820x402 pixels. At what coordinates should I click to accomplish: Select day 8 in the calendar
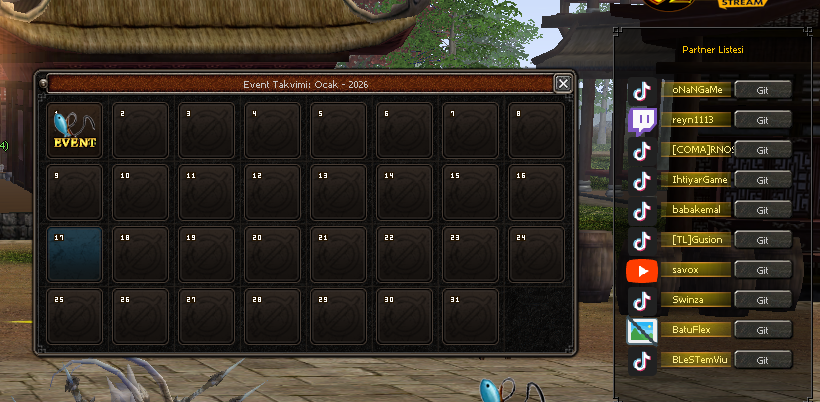(x=536, y=131)
